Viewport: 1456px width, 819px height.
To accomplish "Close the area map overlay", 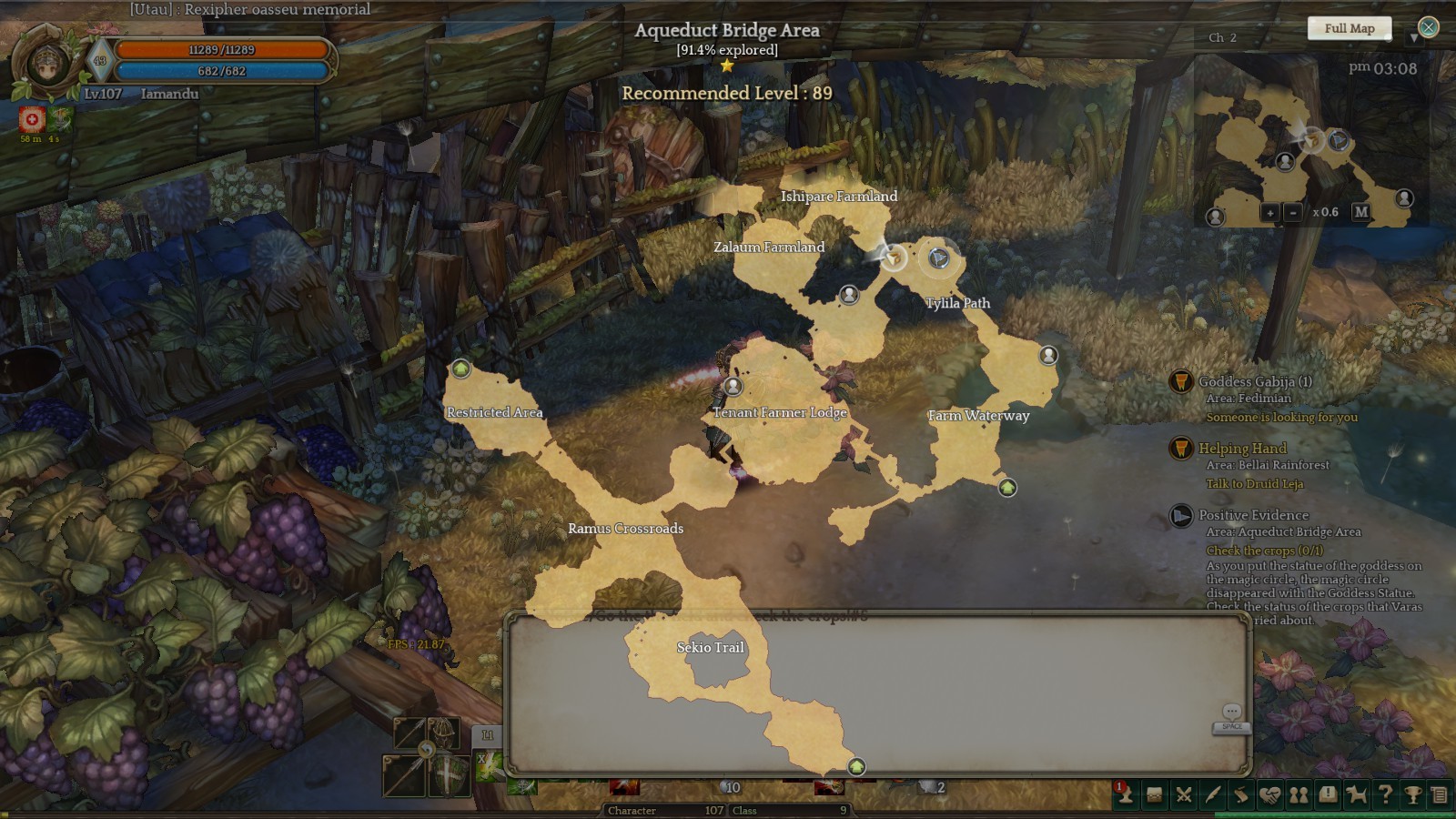I will click(x=1429, y=27).
